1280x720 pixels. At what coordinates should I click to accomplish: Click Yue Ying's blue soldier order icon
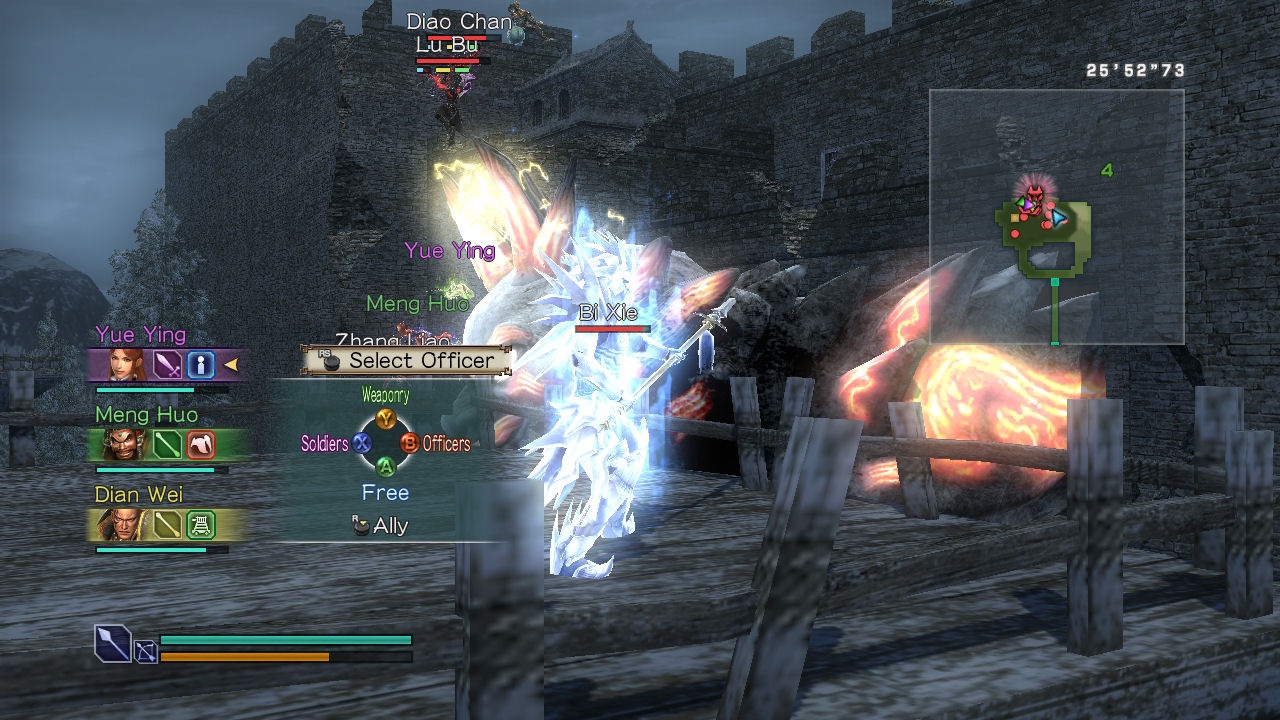coord(200,364)
